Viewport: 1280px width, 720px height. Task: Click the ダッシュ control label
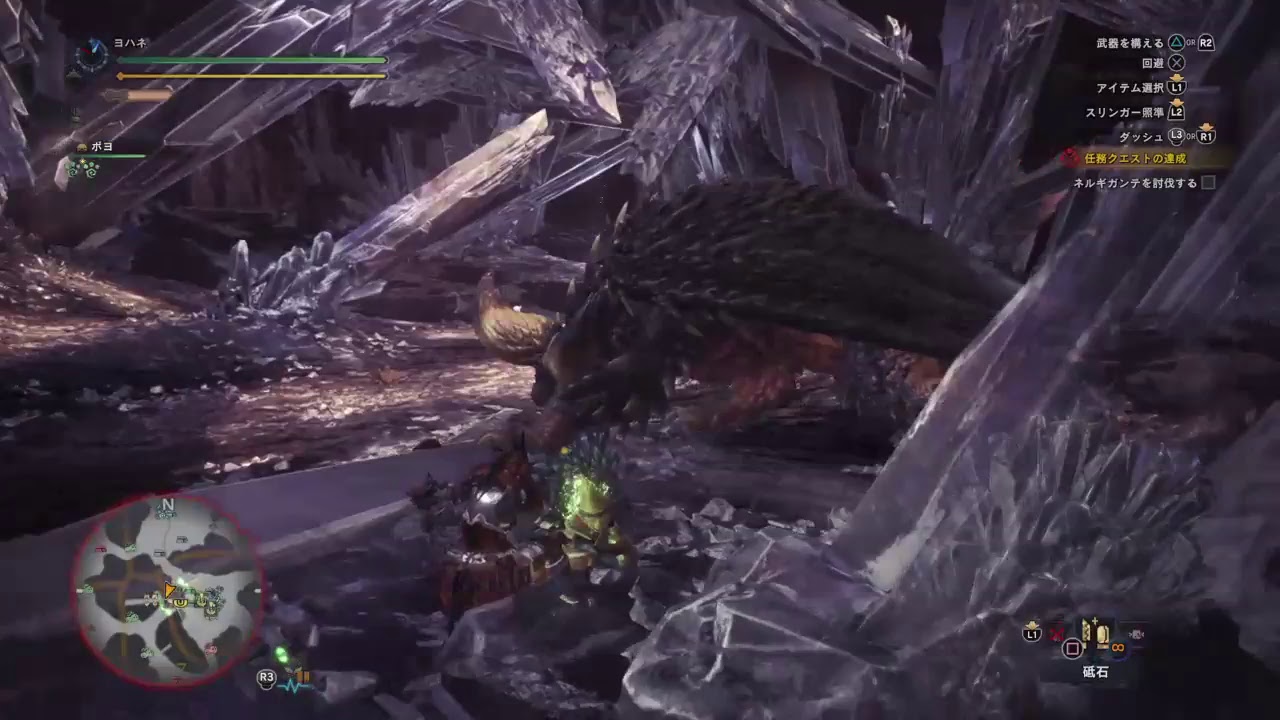[1142, 136]
